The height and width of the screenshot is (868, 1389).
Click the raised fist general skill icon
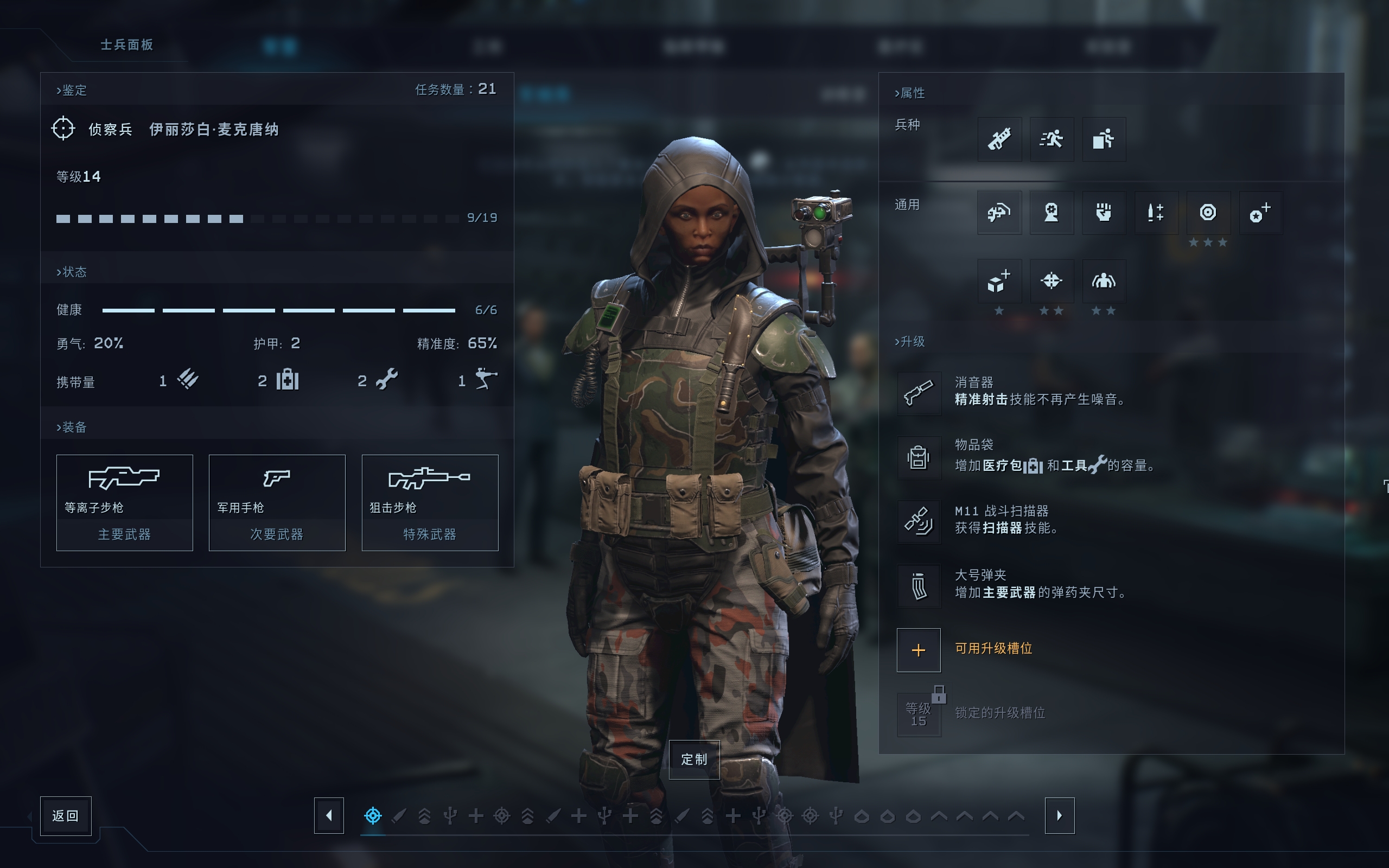1104,213
